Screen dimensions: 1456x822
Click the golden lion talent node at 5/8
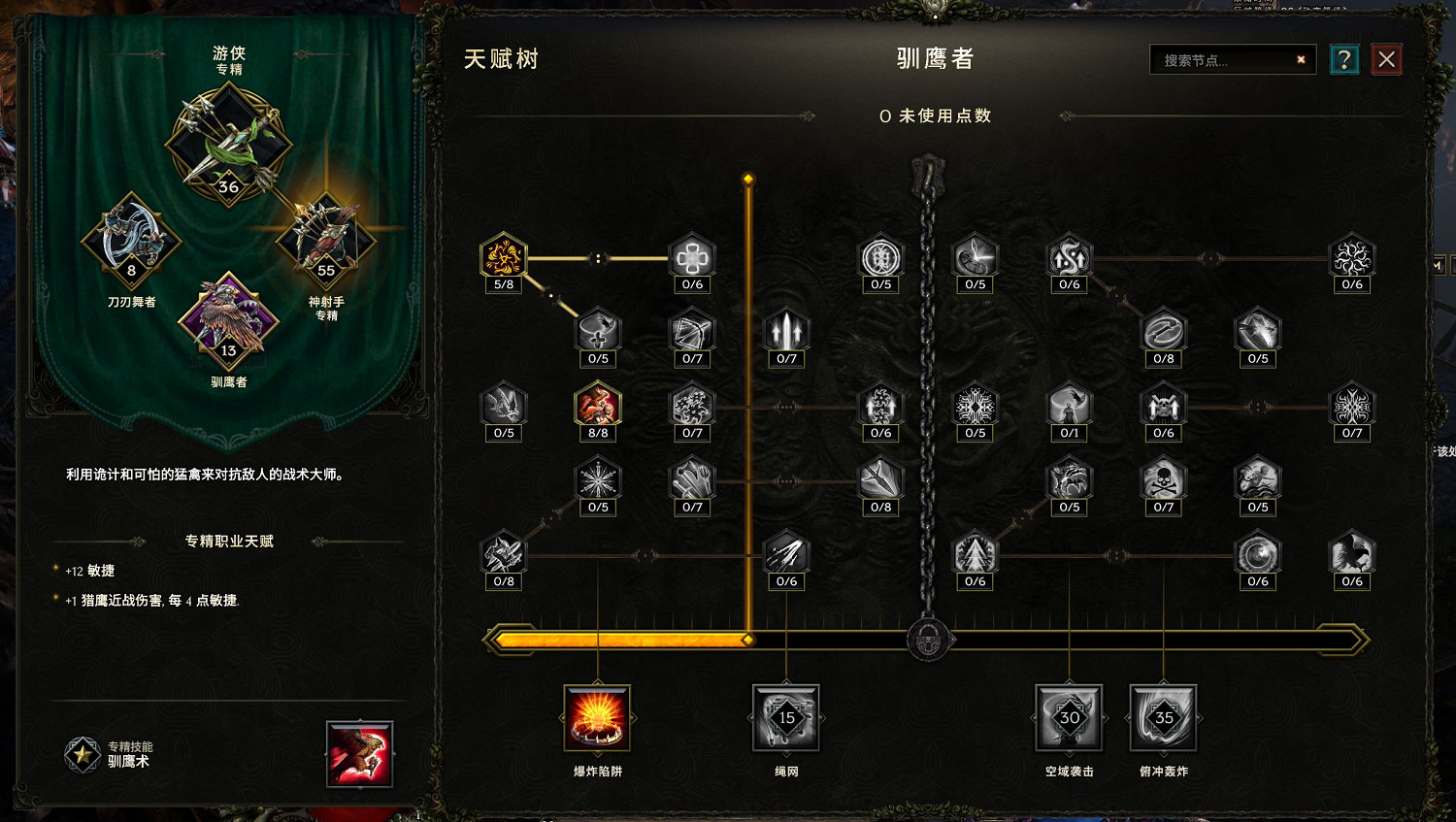[x=503, y=255]
